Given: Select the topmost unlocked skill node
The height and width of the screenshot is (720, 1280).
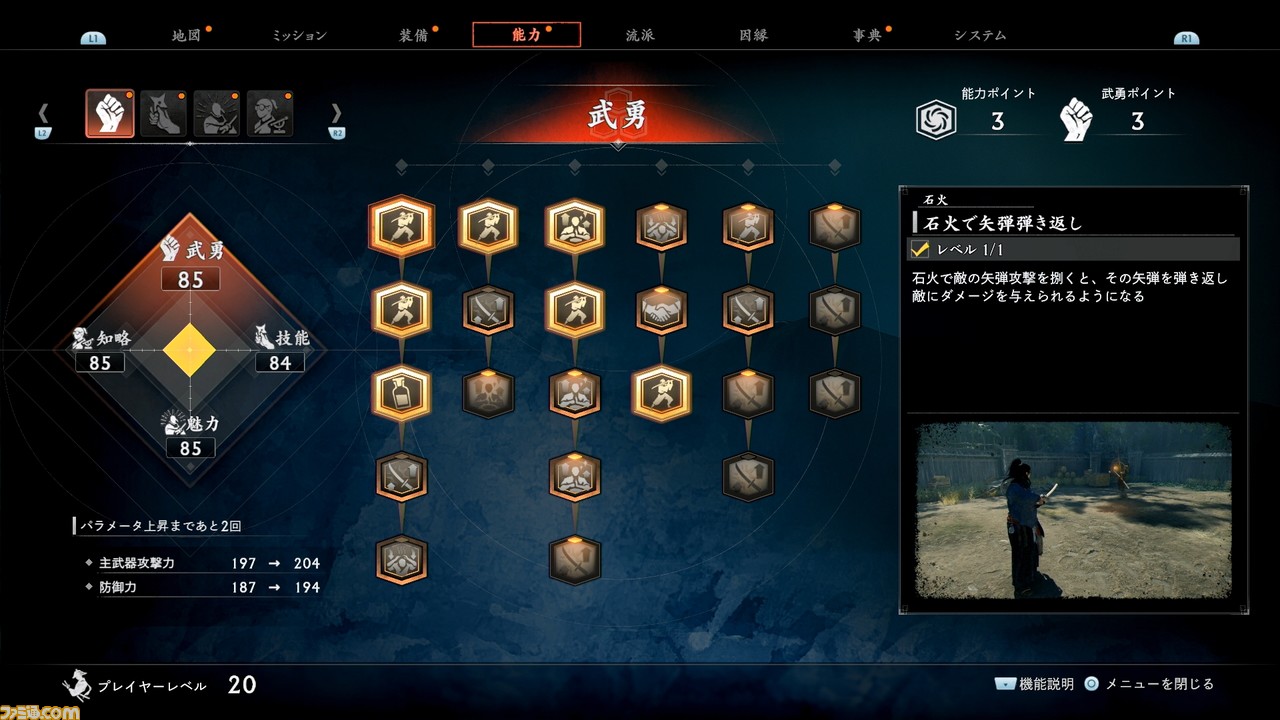Looking at the screenshot, I should pyautogui.click(x=401, y=226).
